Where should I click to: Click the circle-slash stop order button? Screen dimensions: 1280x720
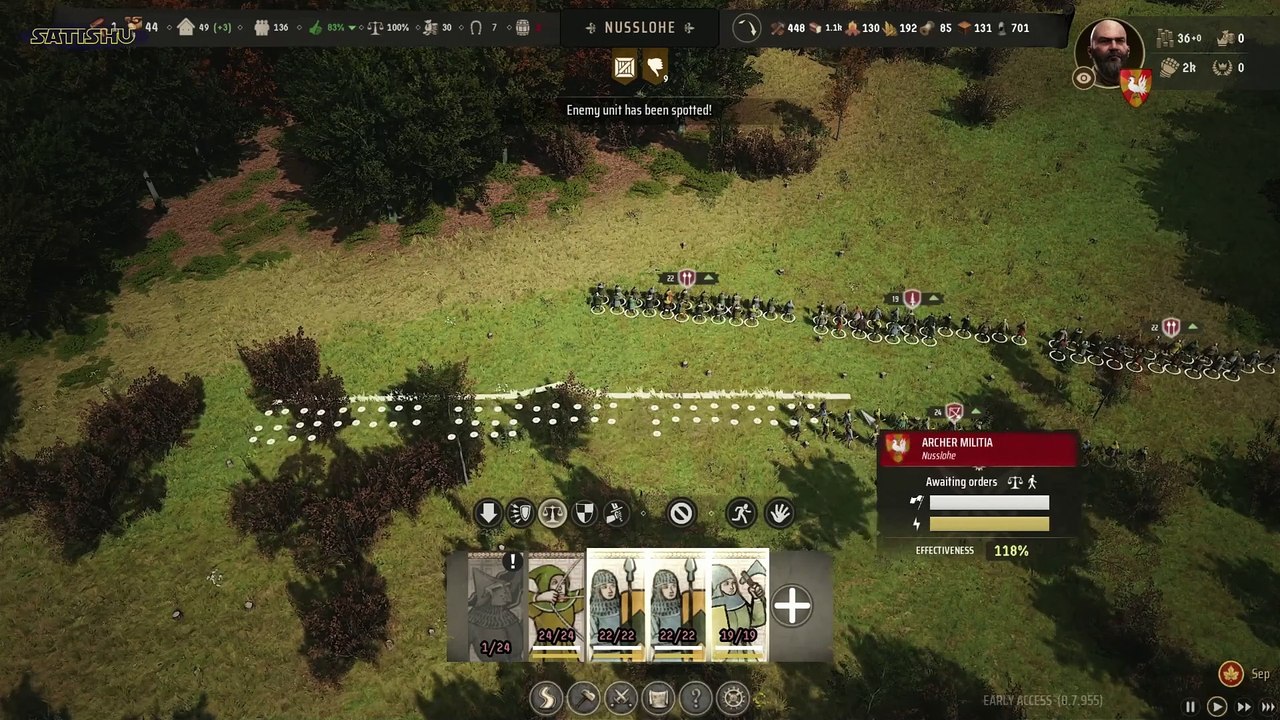click(681, 514)
